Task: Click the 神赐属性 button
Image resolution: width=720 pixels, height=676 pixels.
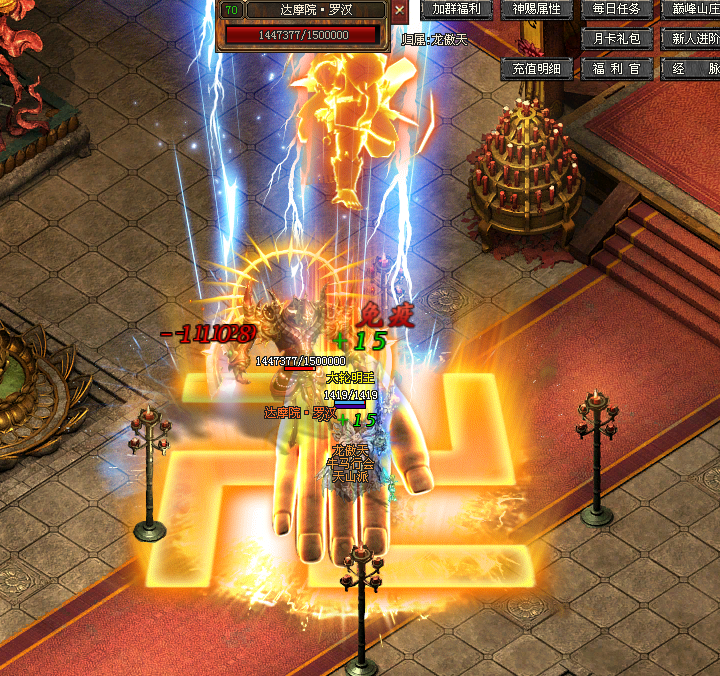Action: 537,10
